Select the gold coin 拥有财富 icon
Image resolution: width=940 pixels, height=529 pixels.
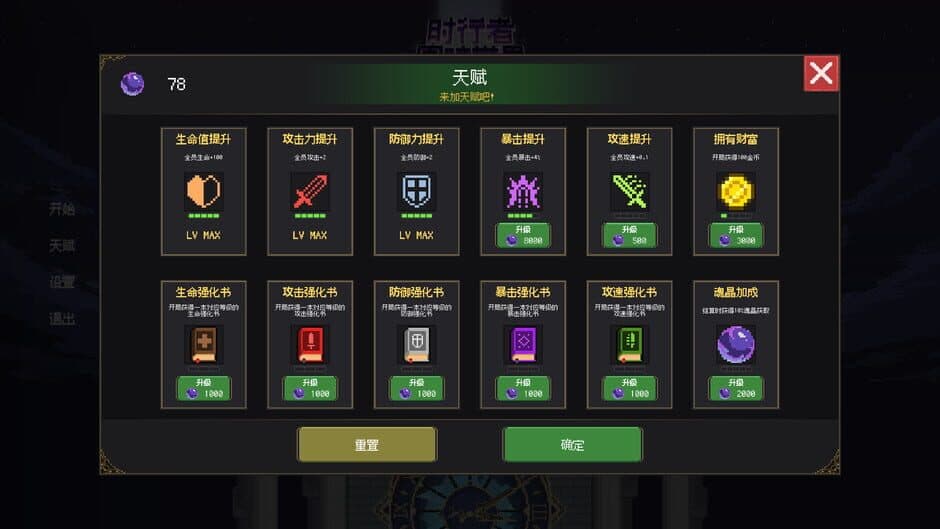click(x=736, y=190)
